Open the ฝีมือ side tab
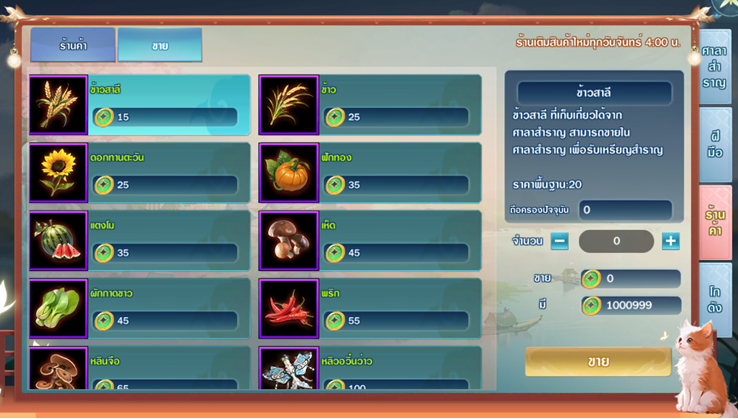This screenshot has height=419, width=738. click(x=714, y=144)
